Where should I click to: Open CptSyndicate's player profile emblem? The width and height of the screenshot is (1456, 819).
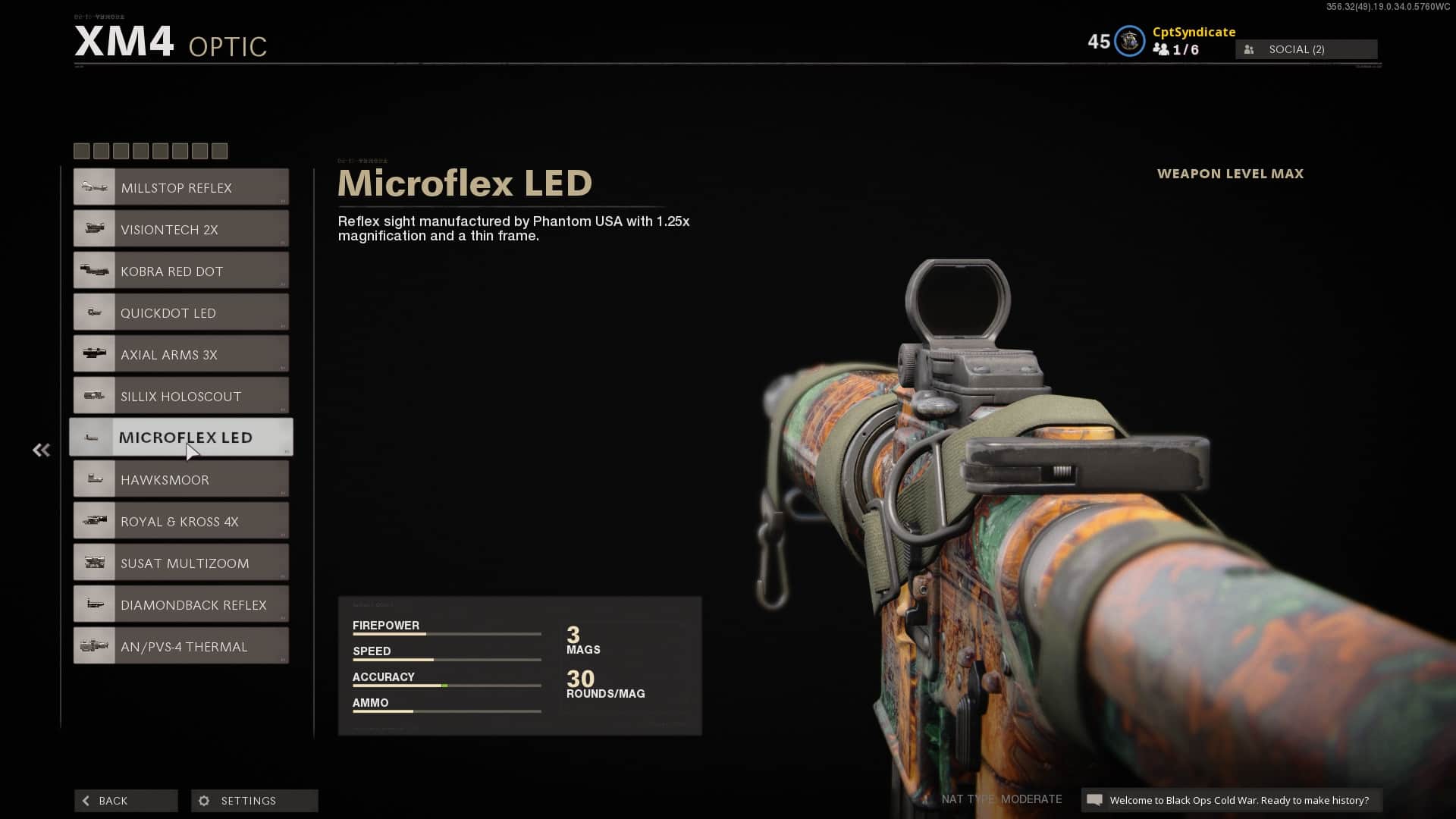tap(1129, 41)
